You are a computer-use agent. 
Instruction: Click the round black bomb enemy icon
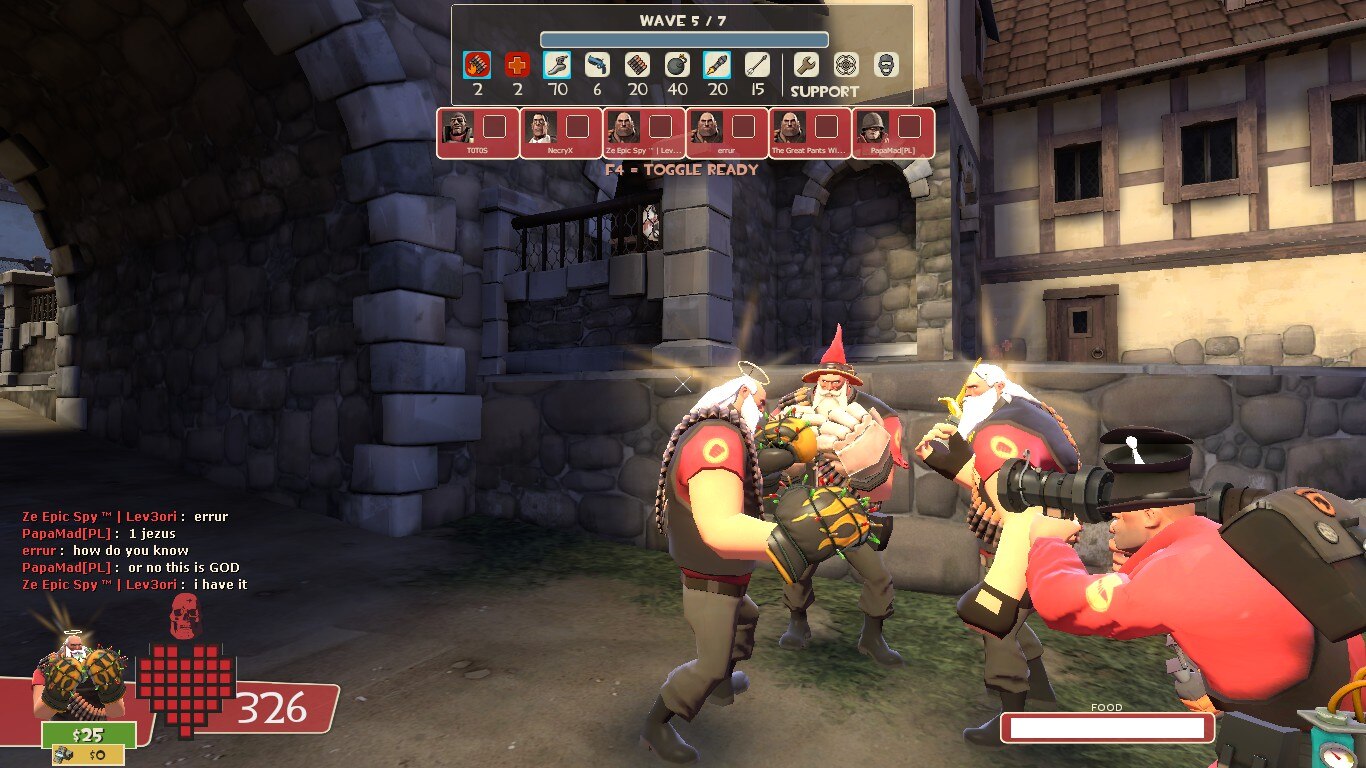(677, 66)
